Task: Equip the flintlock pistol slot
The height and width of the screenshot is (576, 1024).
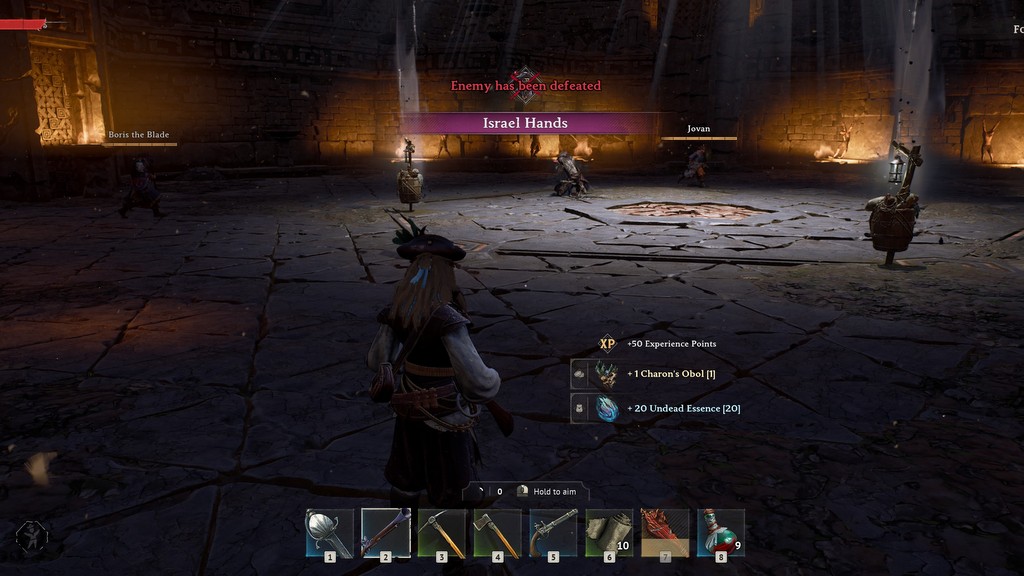Action: [554, 533]
